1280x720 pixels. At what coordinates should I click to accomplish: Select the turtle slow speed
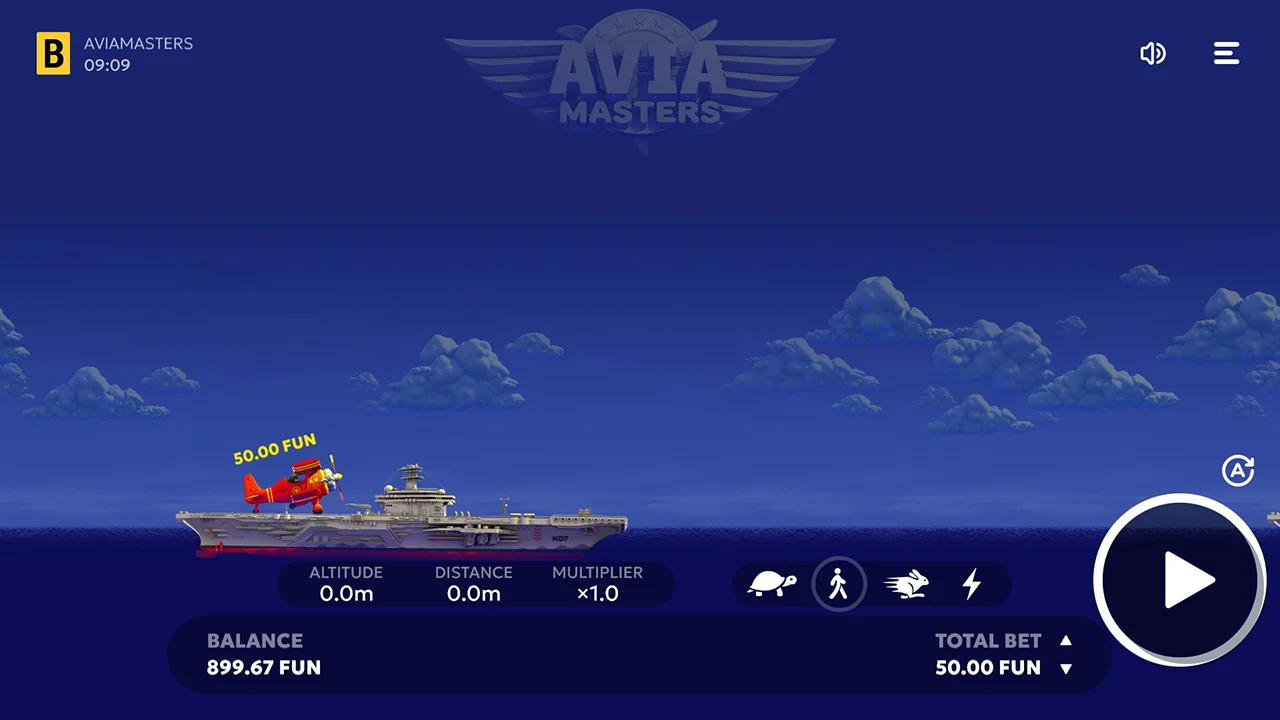coord(771,584)
